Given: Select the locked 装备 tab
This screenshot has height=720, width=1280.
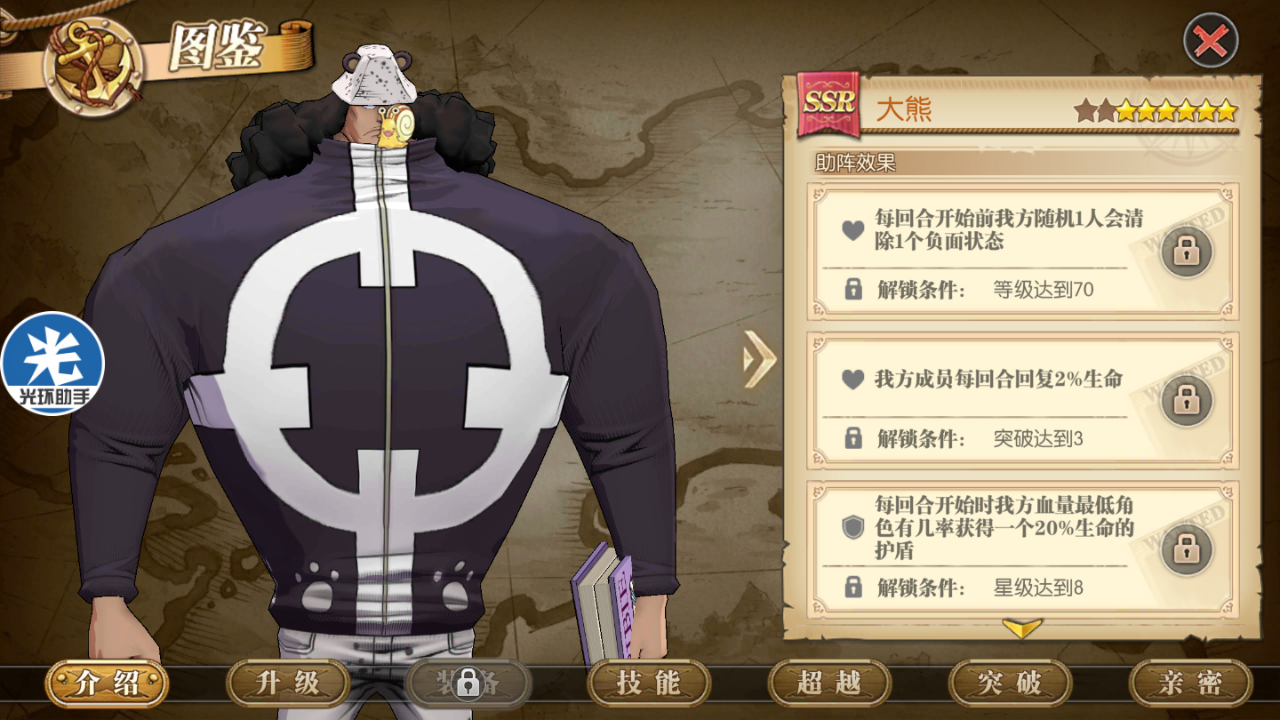Looking at the screenshot, I should tap(467, 683).
